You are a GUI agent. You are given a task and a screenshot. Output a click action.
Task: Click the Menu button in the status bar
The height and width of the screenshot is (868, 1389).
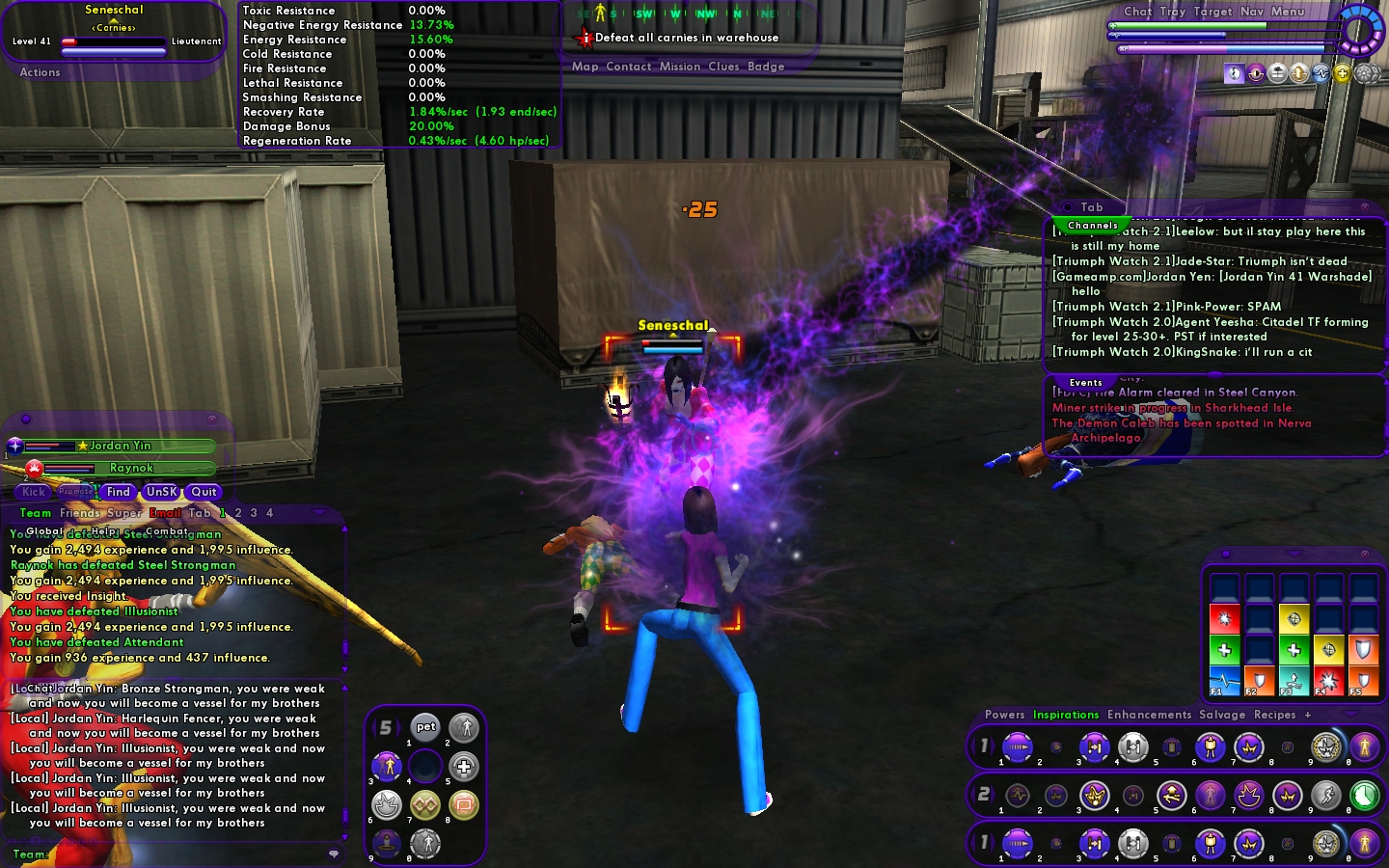coord(1288,12)
